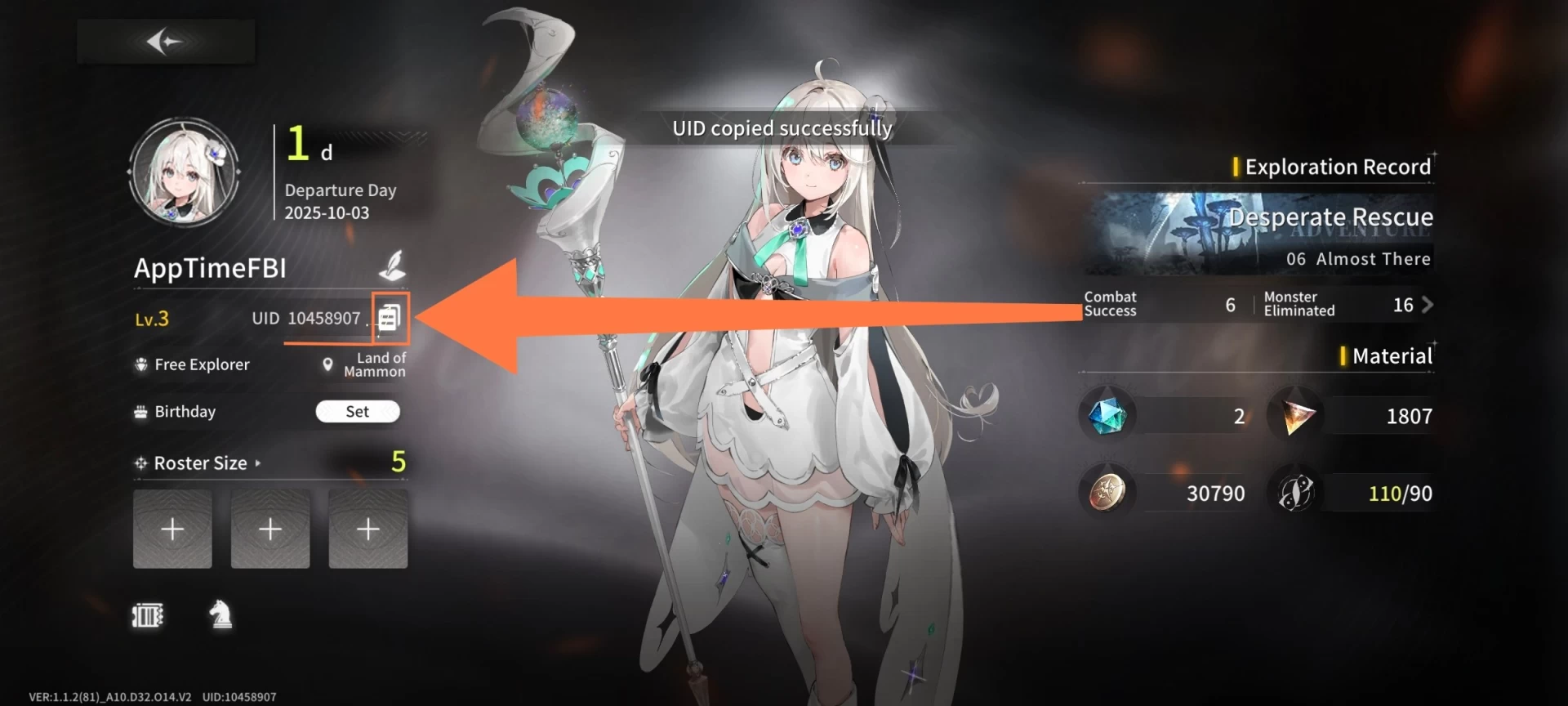1568x706 pixels.
Task: Copy the UID with the copy icon
Action: (390, 317)
